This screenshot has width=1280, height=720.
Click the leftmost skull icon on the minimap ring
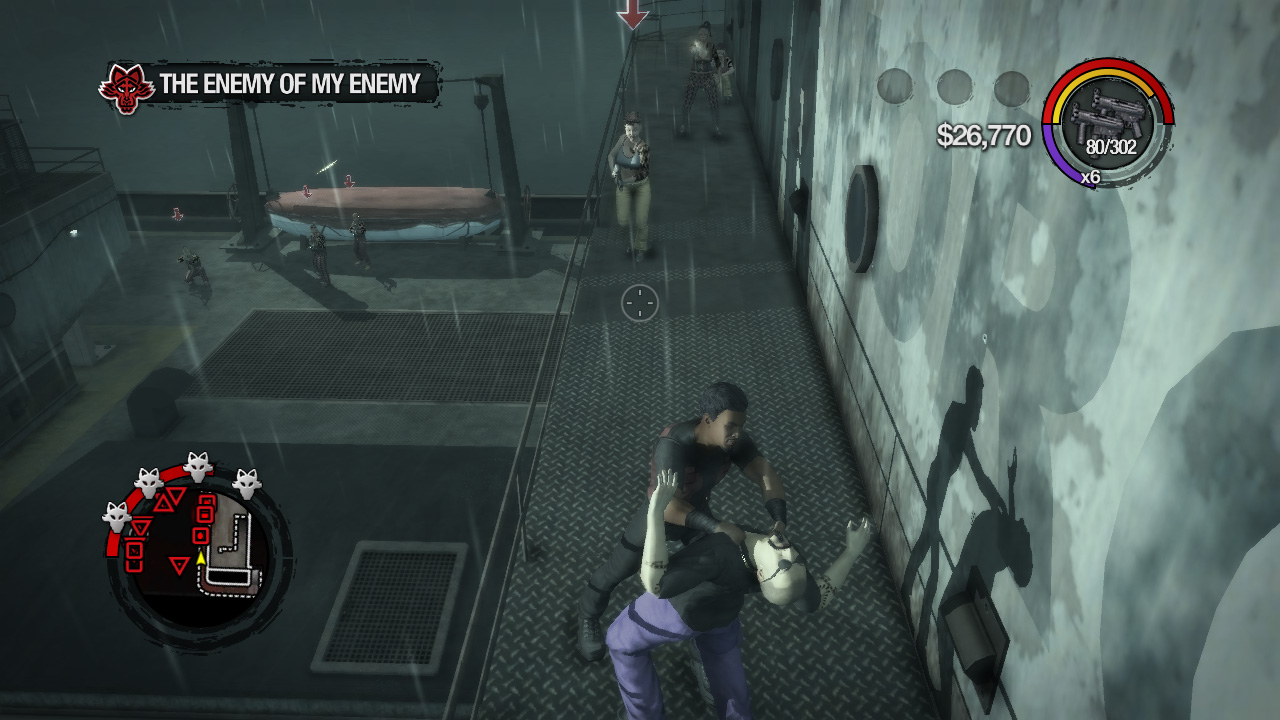point(115,515)
